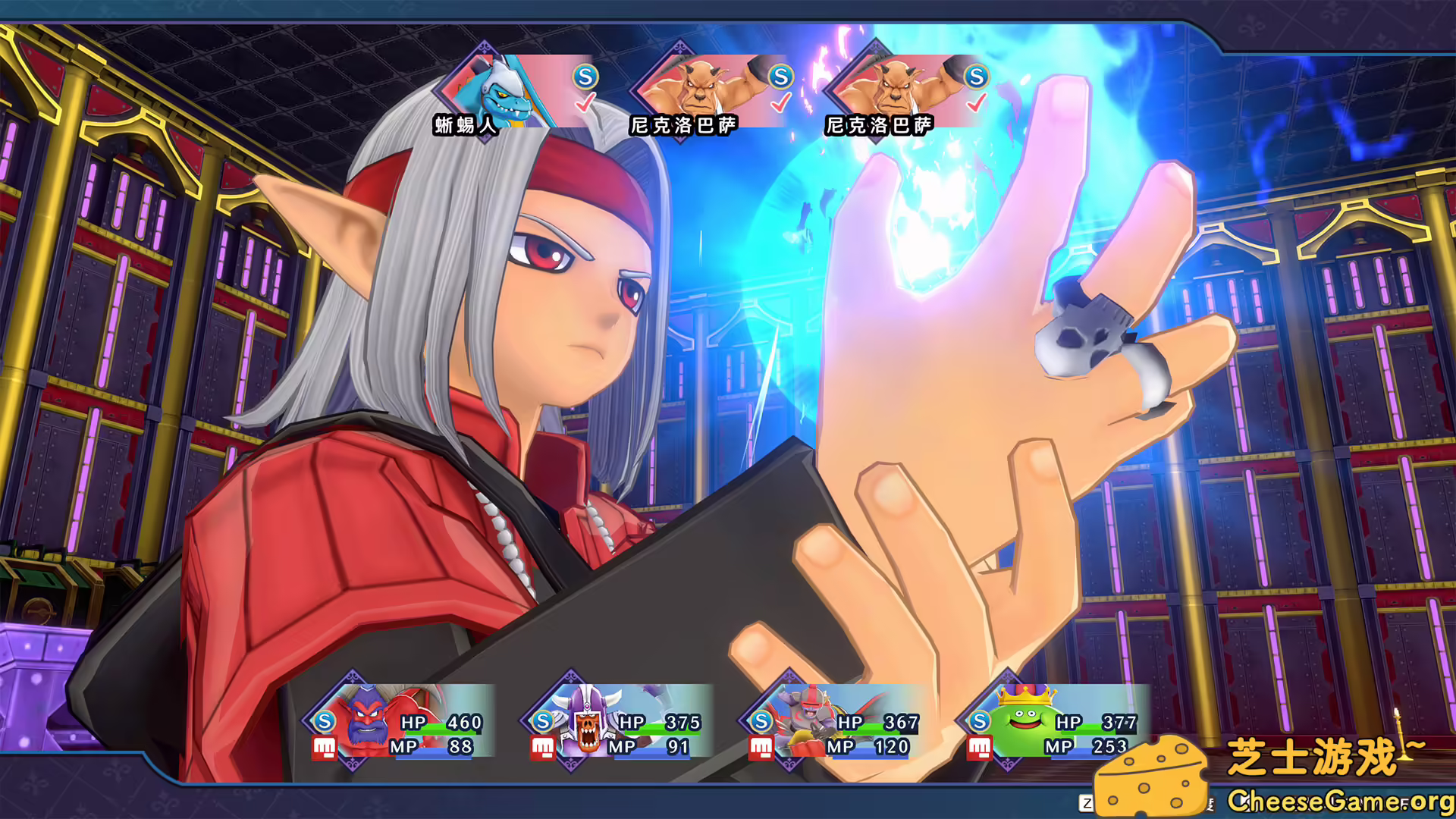This screenshot has width=1456, height=819.
Task: Toggle the red checkmark on the lizardman
Action: 584,102
